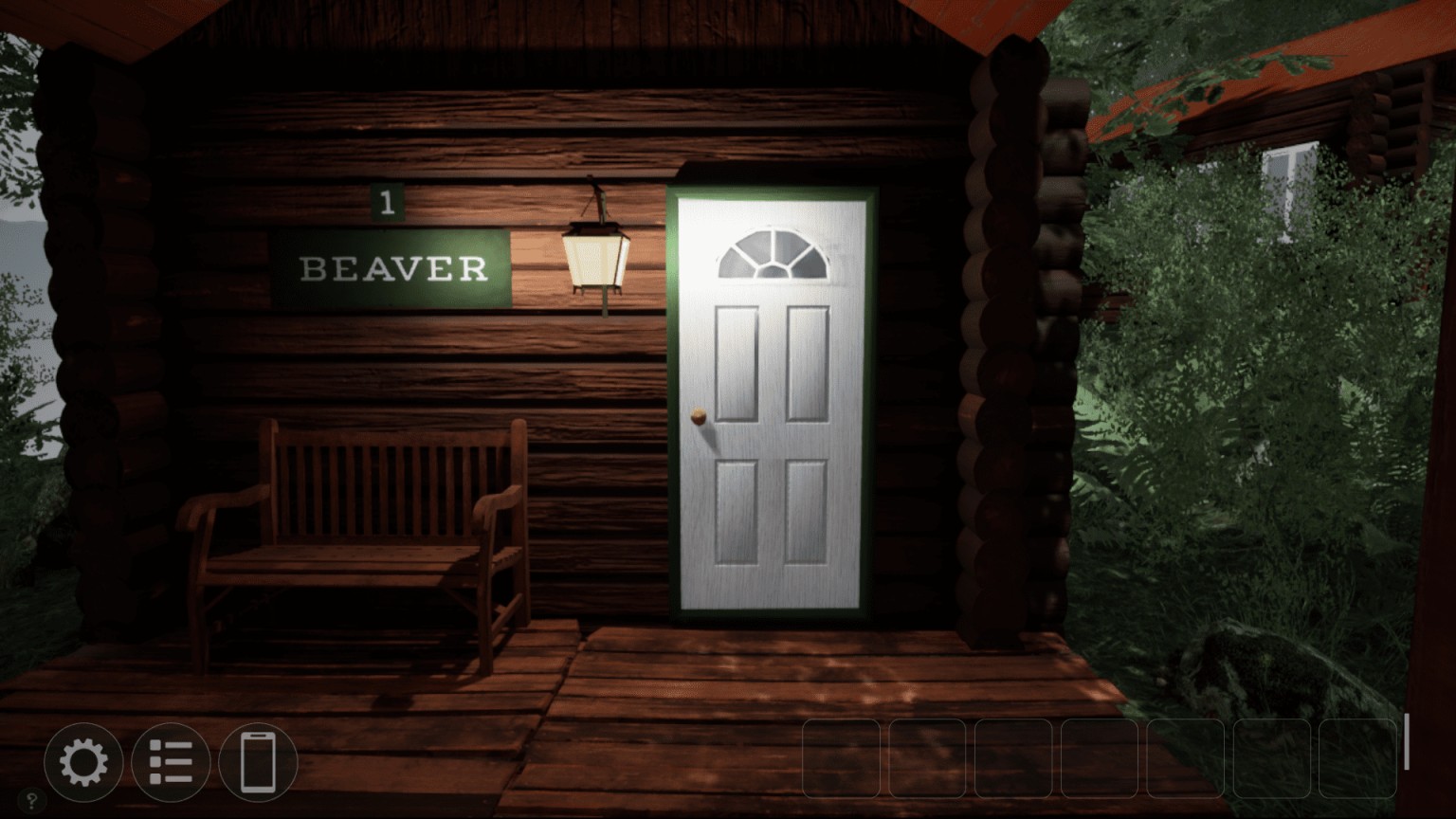Open the gear settings menu

coord(83,762)
